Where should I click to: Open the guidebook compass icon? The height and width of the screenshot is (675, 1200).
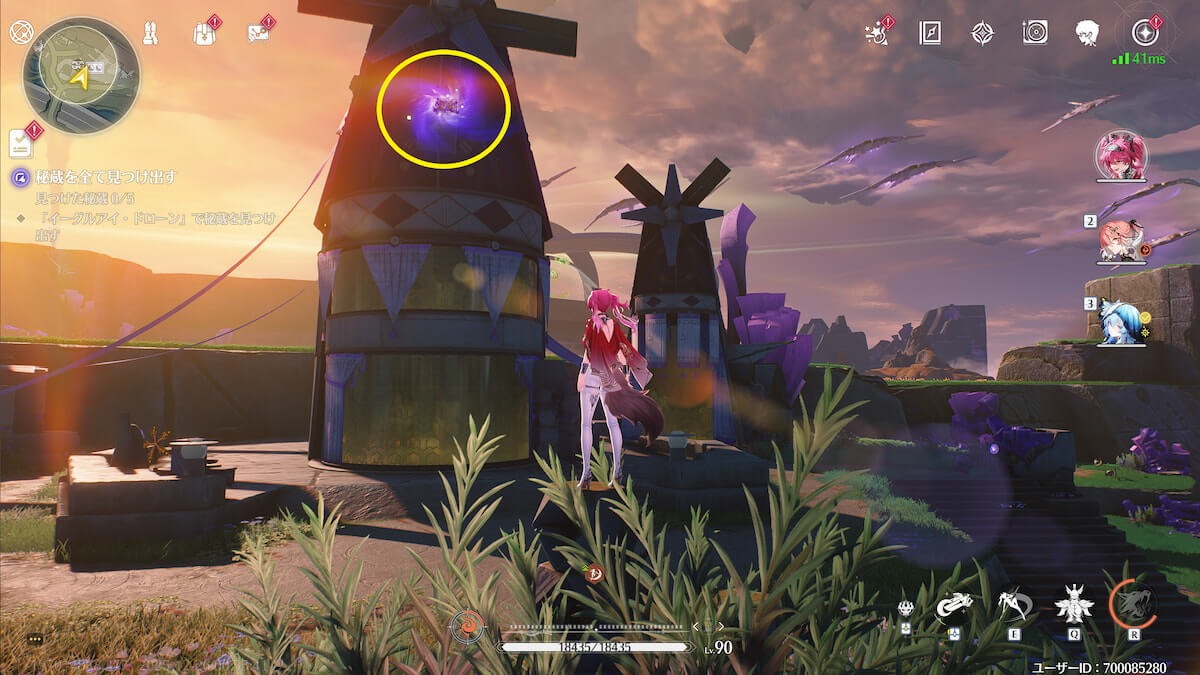[x=930, y=33]
